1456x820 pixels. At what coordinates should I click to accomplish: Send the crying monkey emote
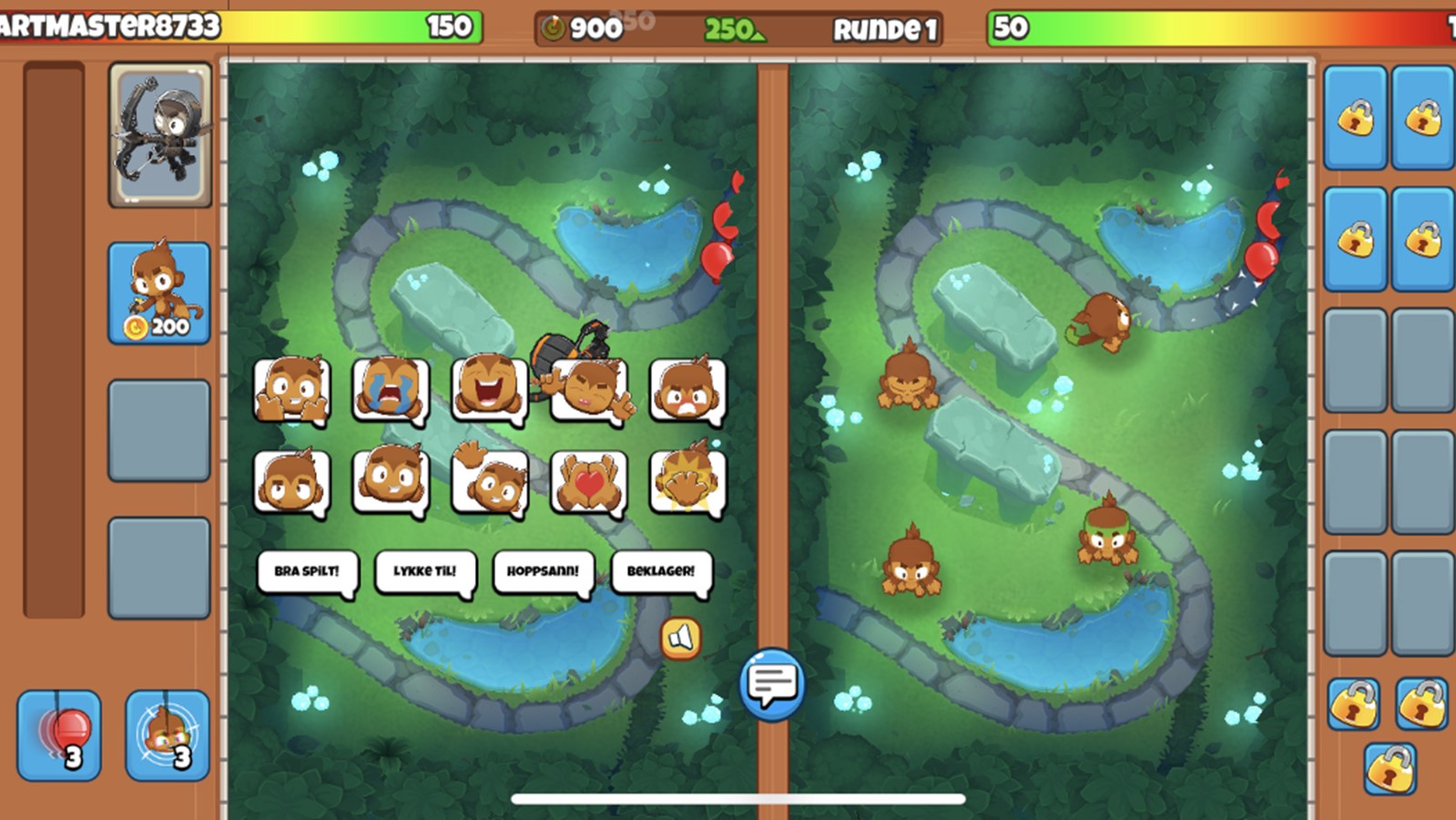392,387
